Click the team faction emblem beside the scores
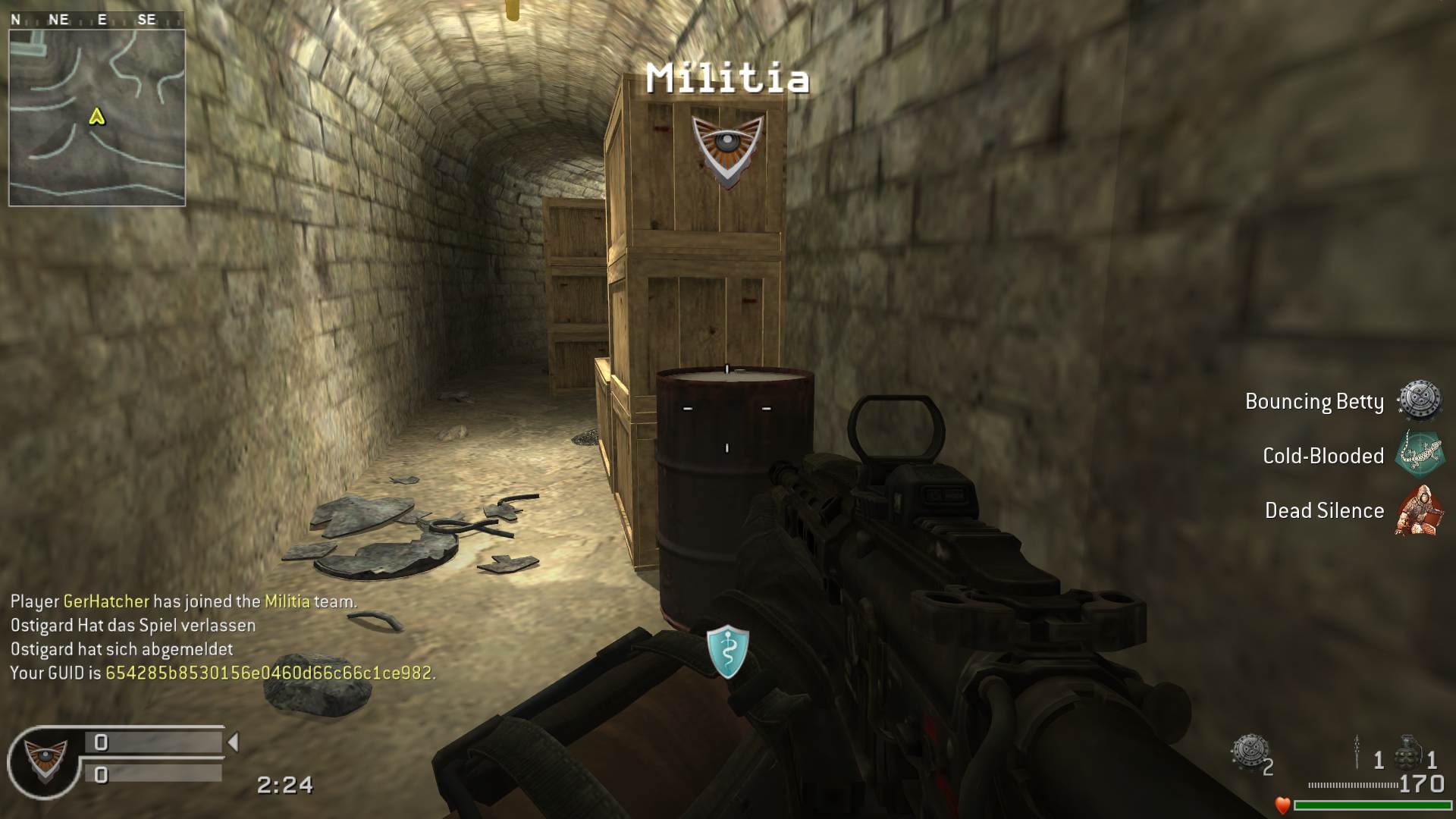 tap(45, 761)
